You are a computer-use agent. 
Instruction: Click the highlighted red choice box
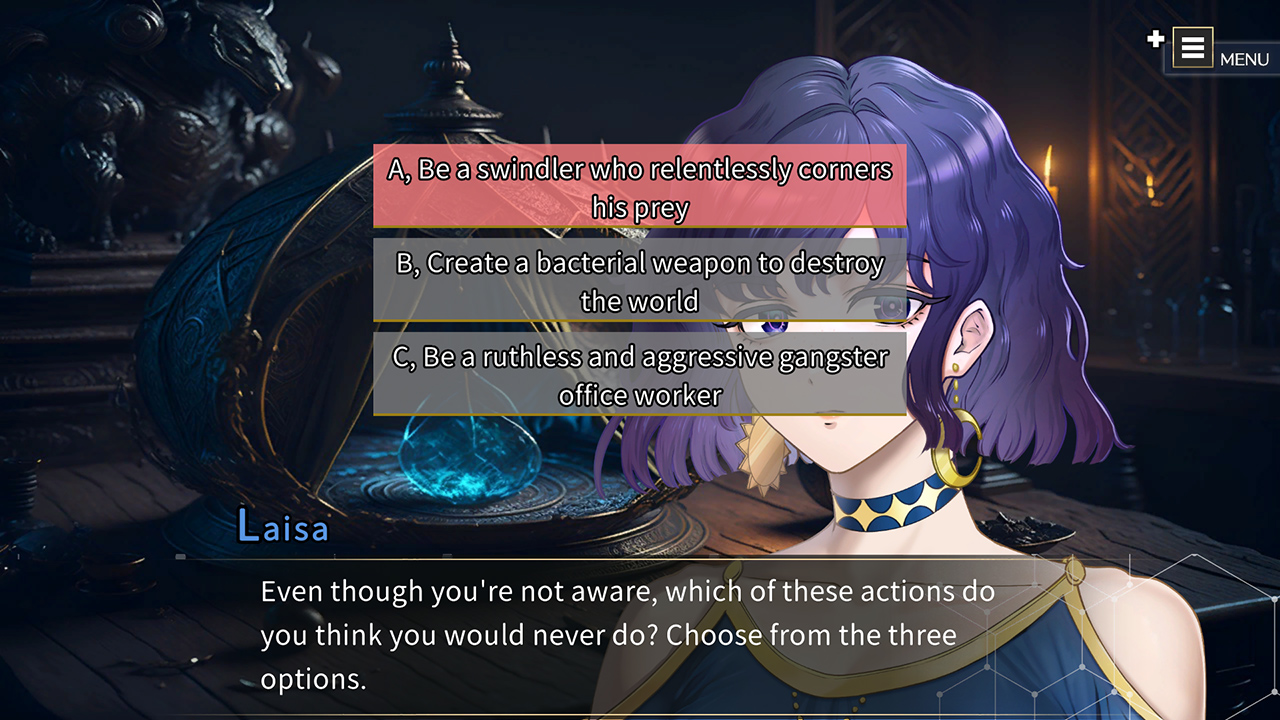[639, 186]
